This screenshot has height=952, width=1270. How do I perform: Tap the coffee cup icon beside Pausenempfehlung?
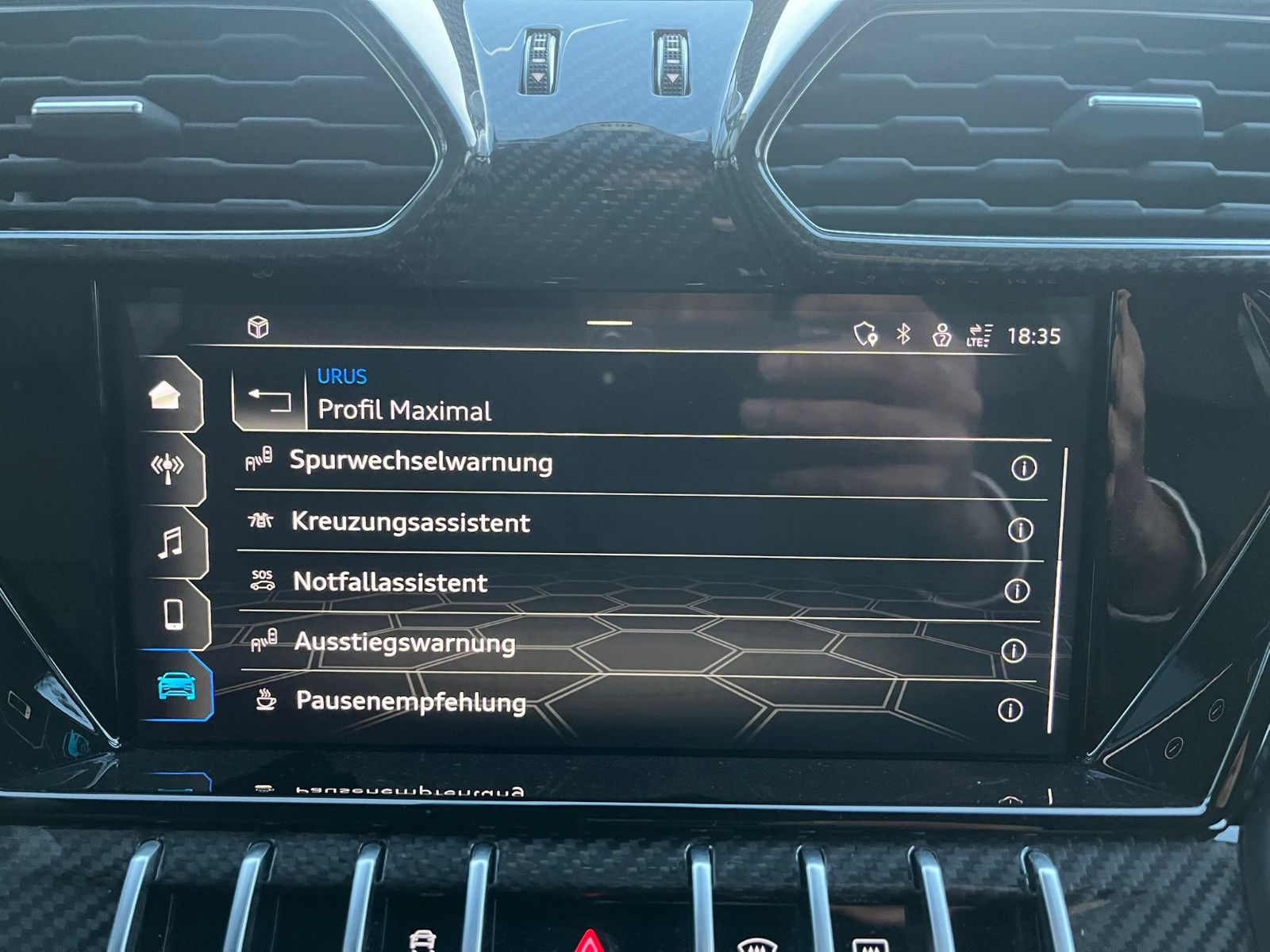(x=266, y=701)
